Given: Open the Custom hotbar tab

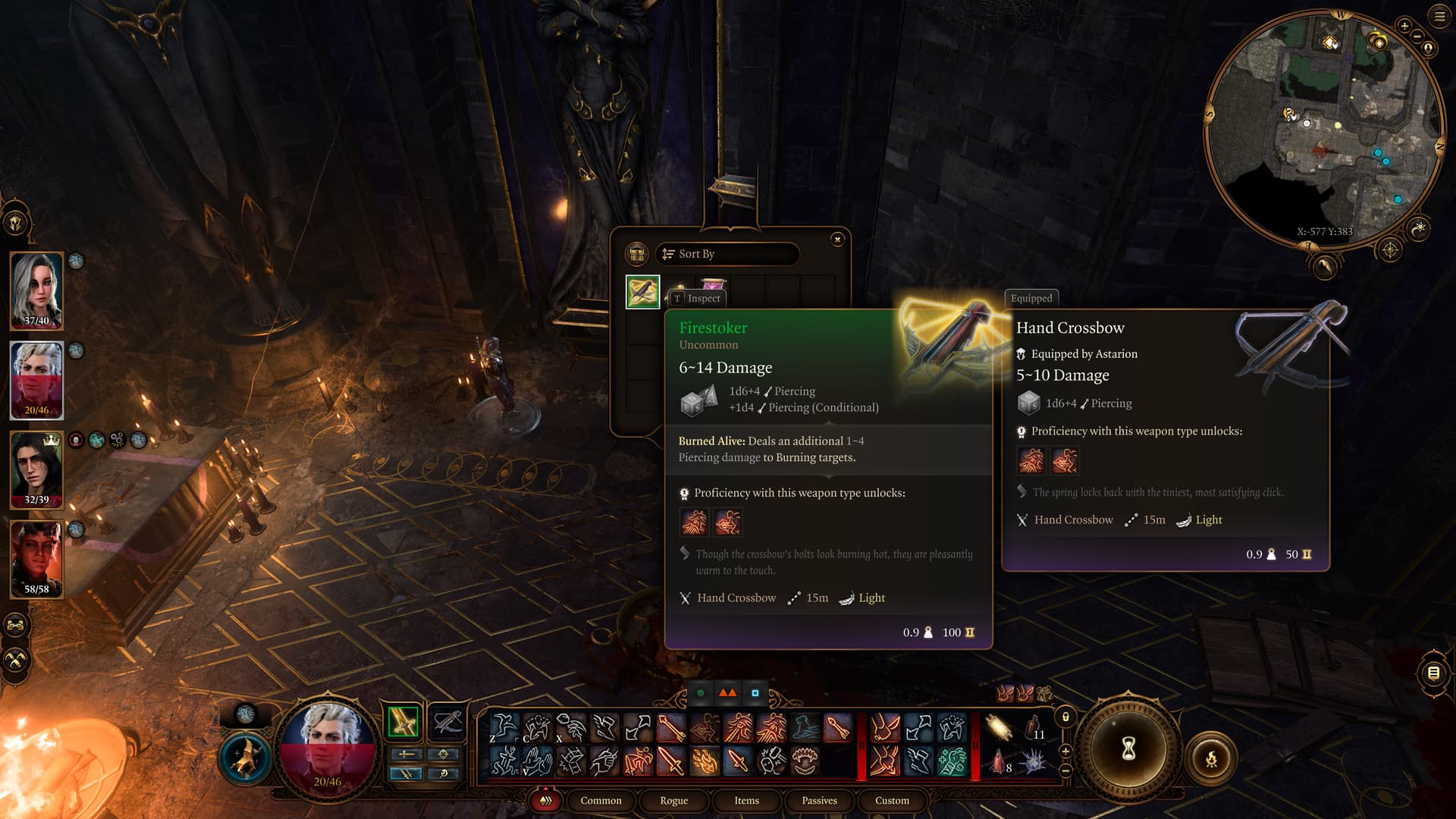Looking at the screenshot, I should (892, 801).
